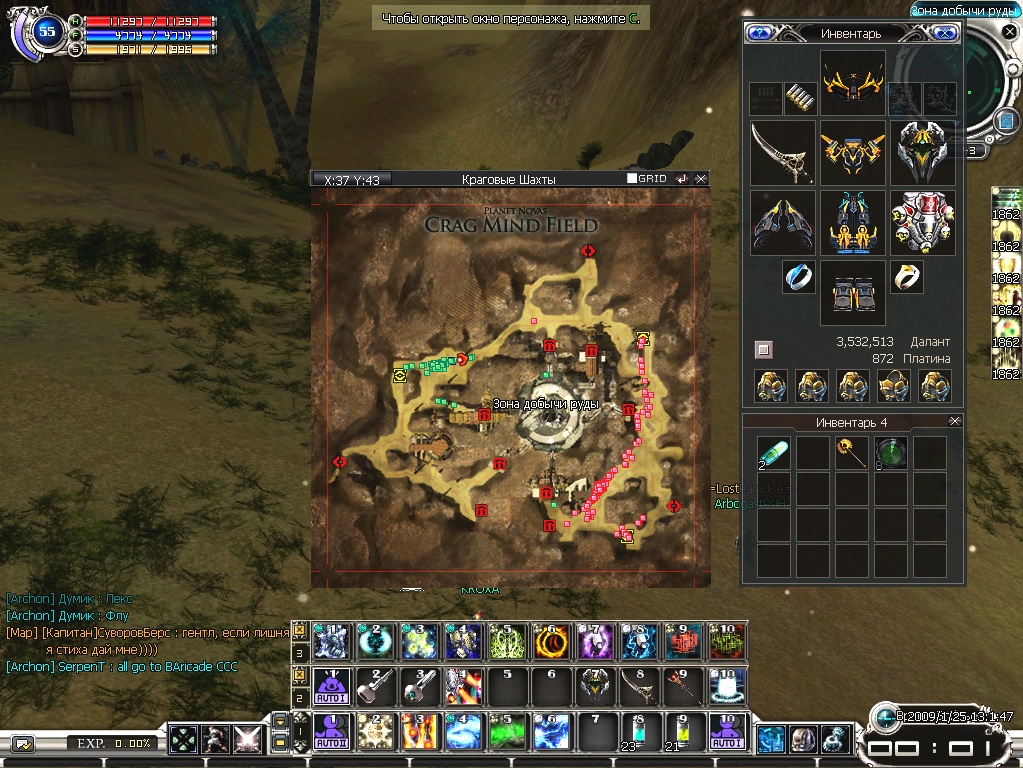Viewport: 1023px width, 768px height.
Task: Click the central Зона добычи руды map label
Action: [545, 404]
